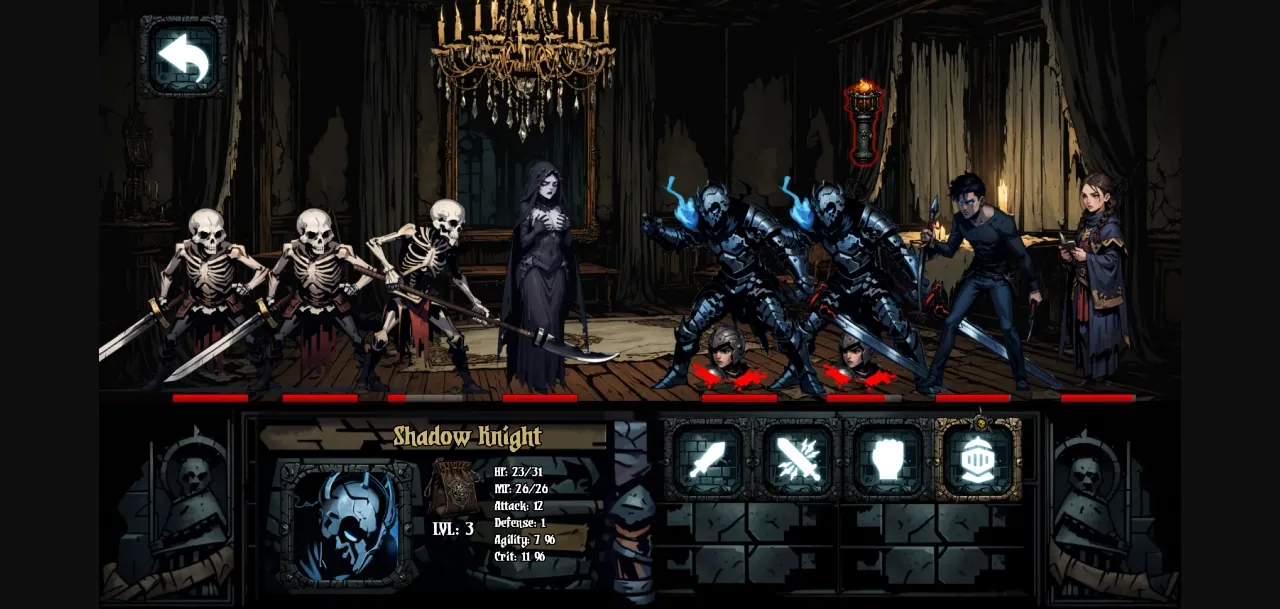Use the single sword attack skill

pos(707,460)
